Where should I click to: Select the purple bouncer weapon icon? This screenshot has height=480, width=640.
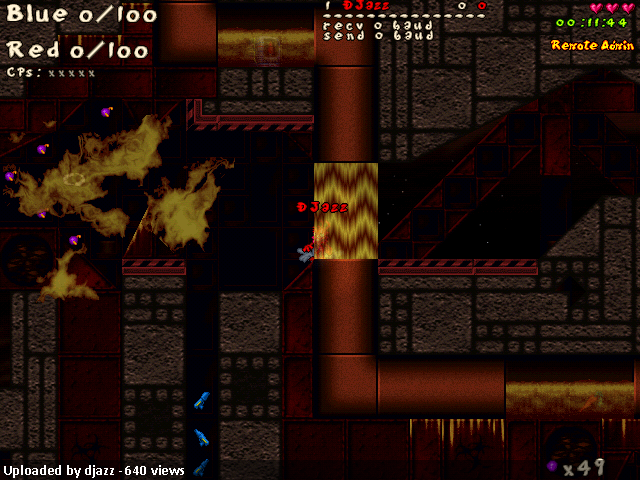553,466
